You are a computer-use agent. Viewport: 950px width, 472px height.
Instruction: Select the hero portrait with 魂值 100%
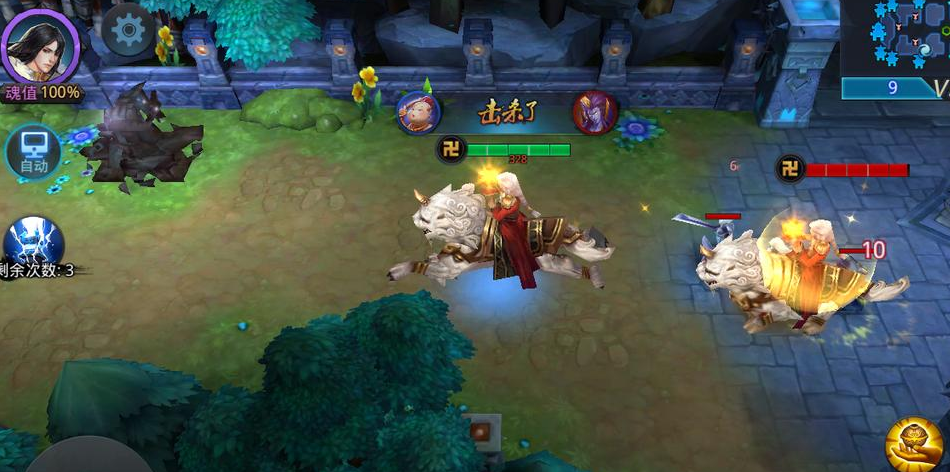[40, 46]
